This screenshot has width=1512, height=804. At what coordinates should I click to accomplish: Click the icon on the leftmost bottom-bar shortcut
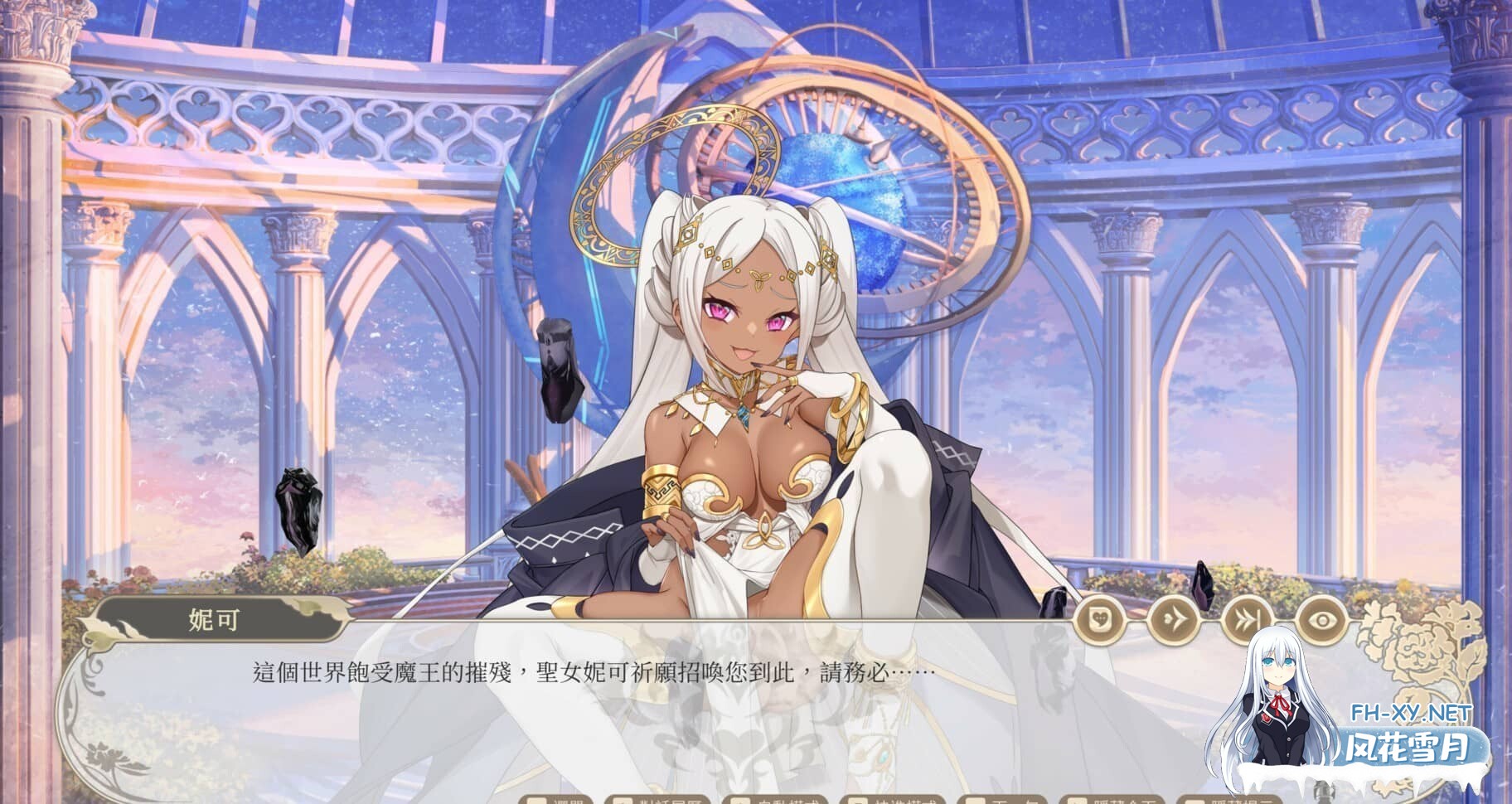point(535,801)
